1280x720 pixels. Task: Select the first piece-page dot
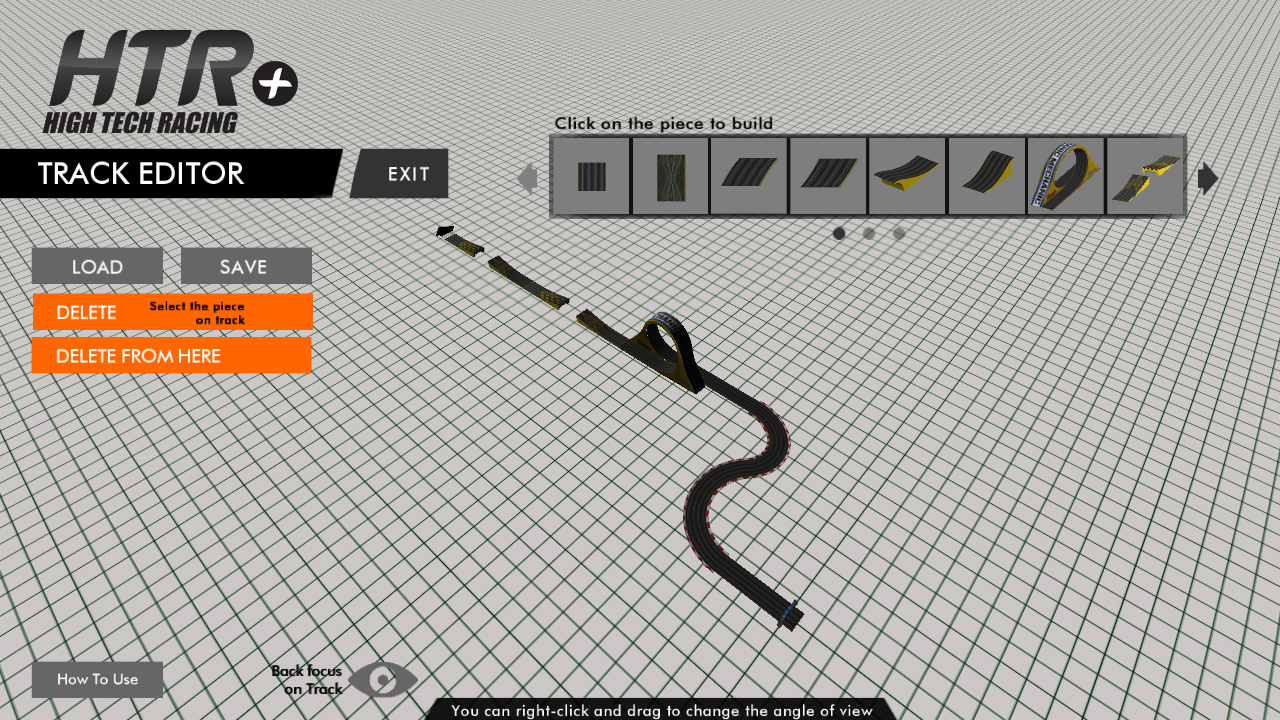[839, 233]
